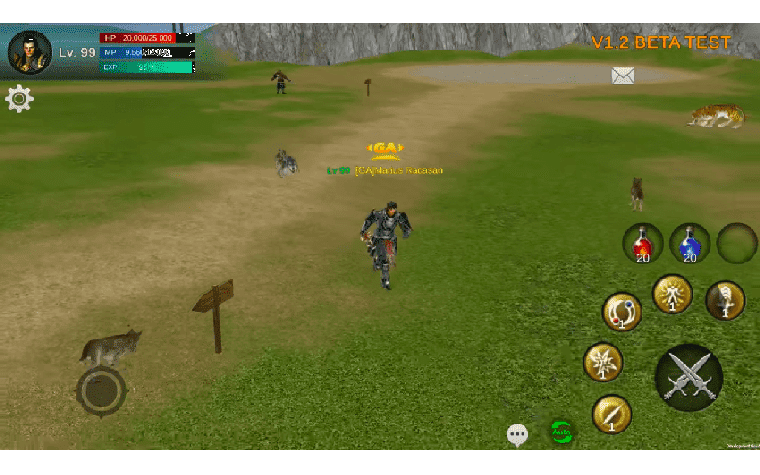The height and width of the screenshot is (475, 760).
Task: Attack with the crossed swords button
Action: (688, 378)
